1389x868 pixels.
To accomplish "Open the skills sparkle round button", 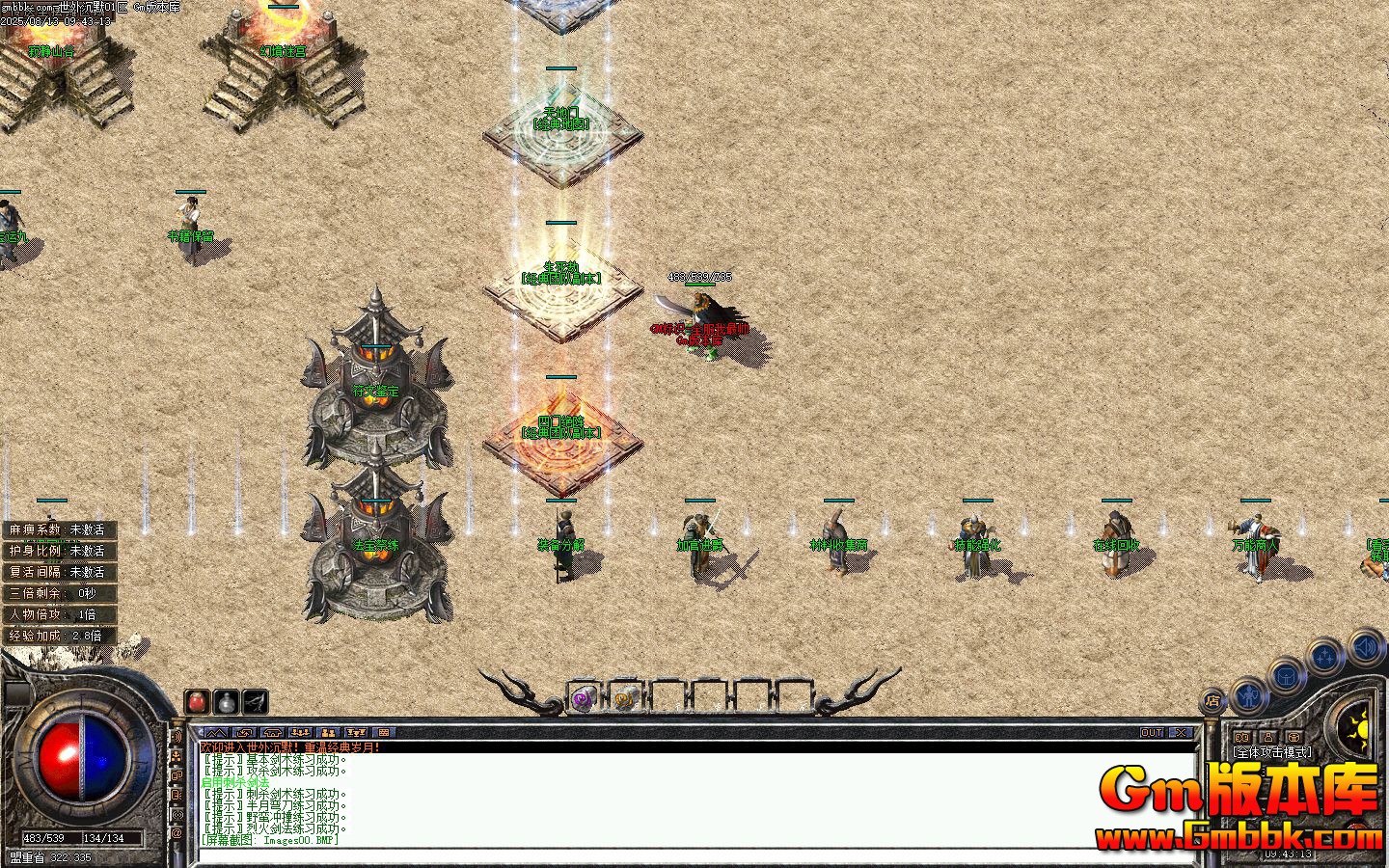I will coord(1325,657).
